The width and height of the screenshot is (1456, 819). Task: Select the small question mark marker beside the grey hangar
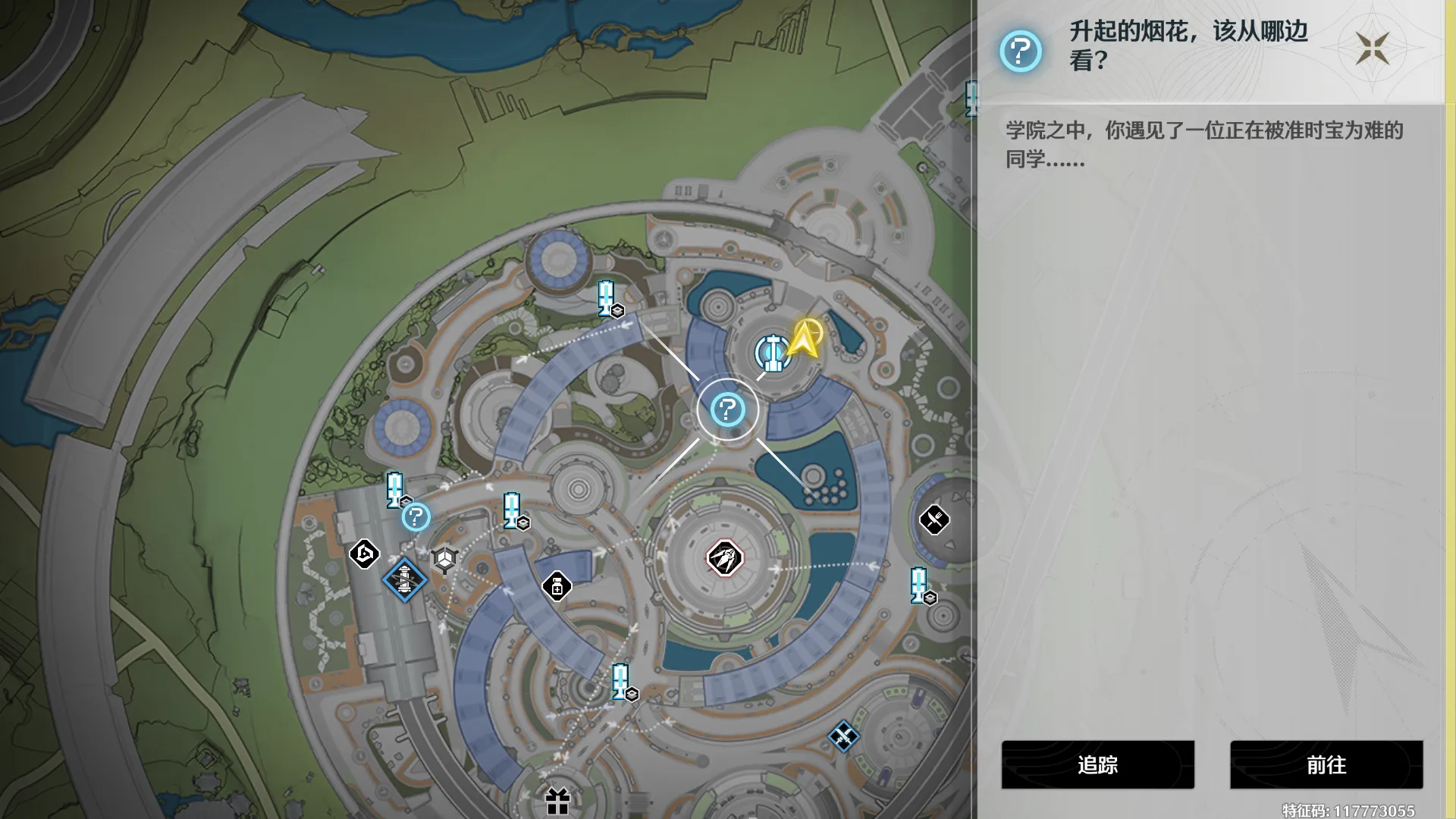pos(416,517)
